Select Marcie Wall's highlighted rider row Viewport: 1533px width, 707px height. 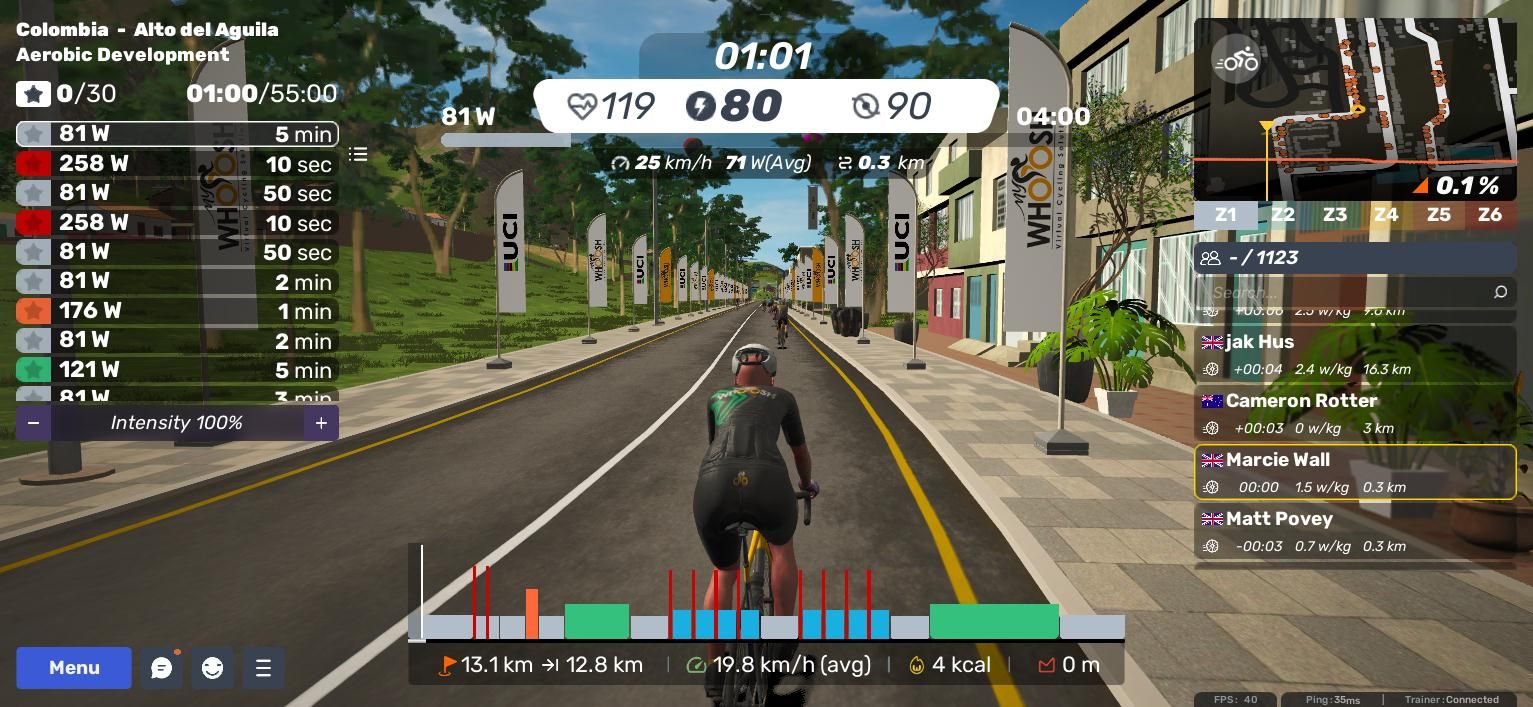(x=1355, y=473)
